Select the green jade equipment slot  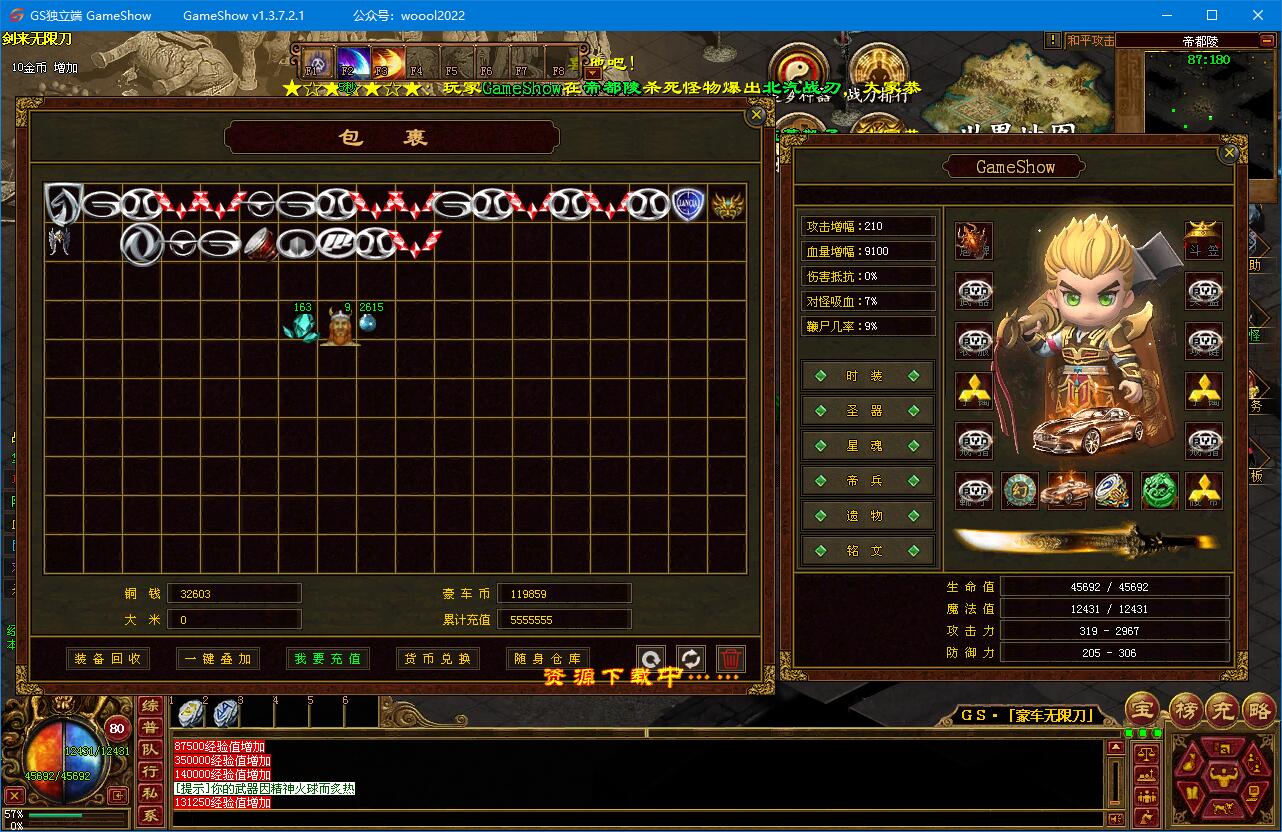(x=1159, y=491)
